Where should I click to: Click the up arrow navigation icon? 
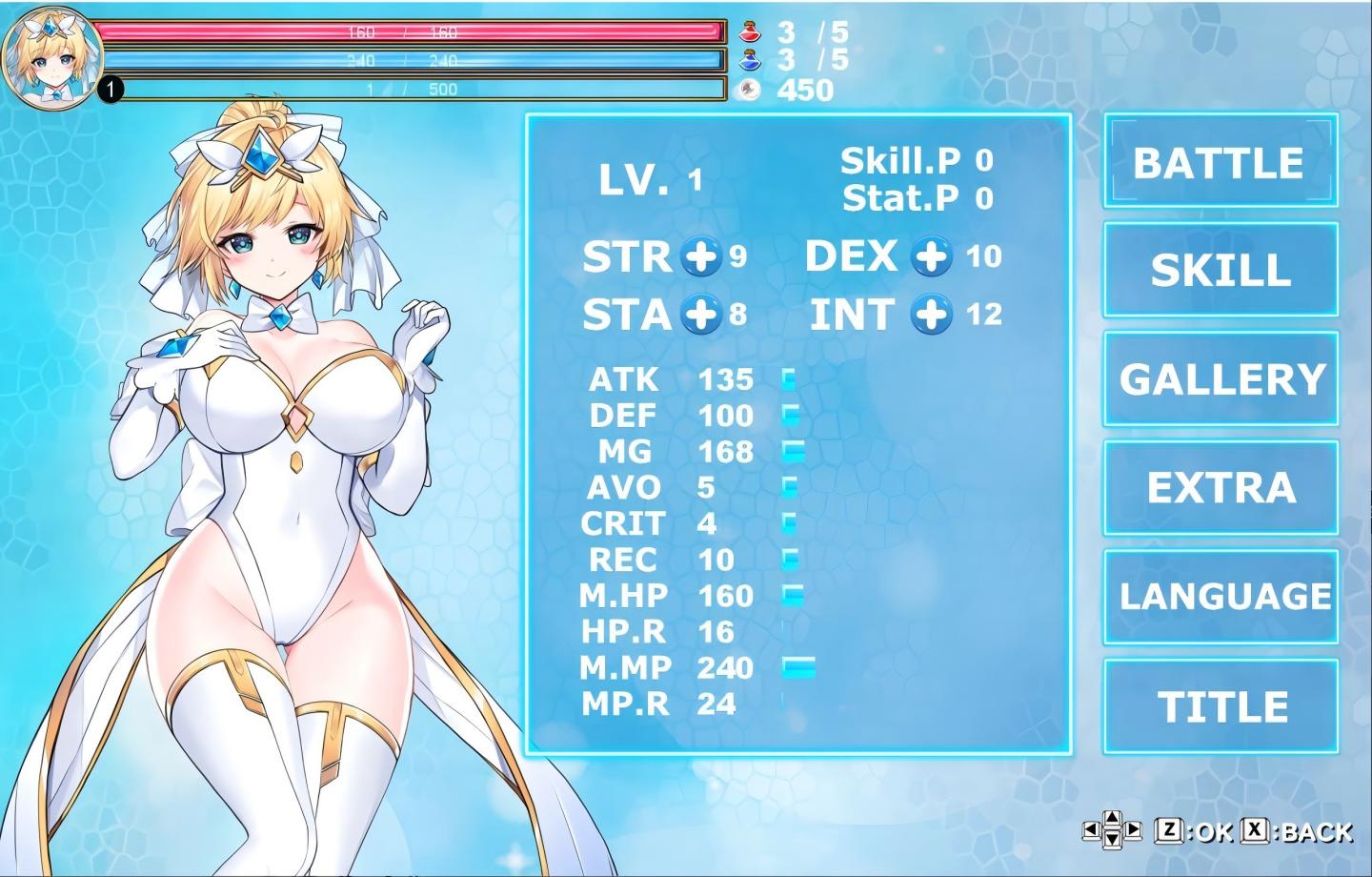coord(1112,817)
